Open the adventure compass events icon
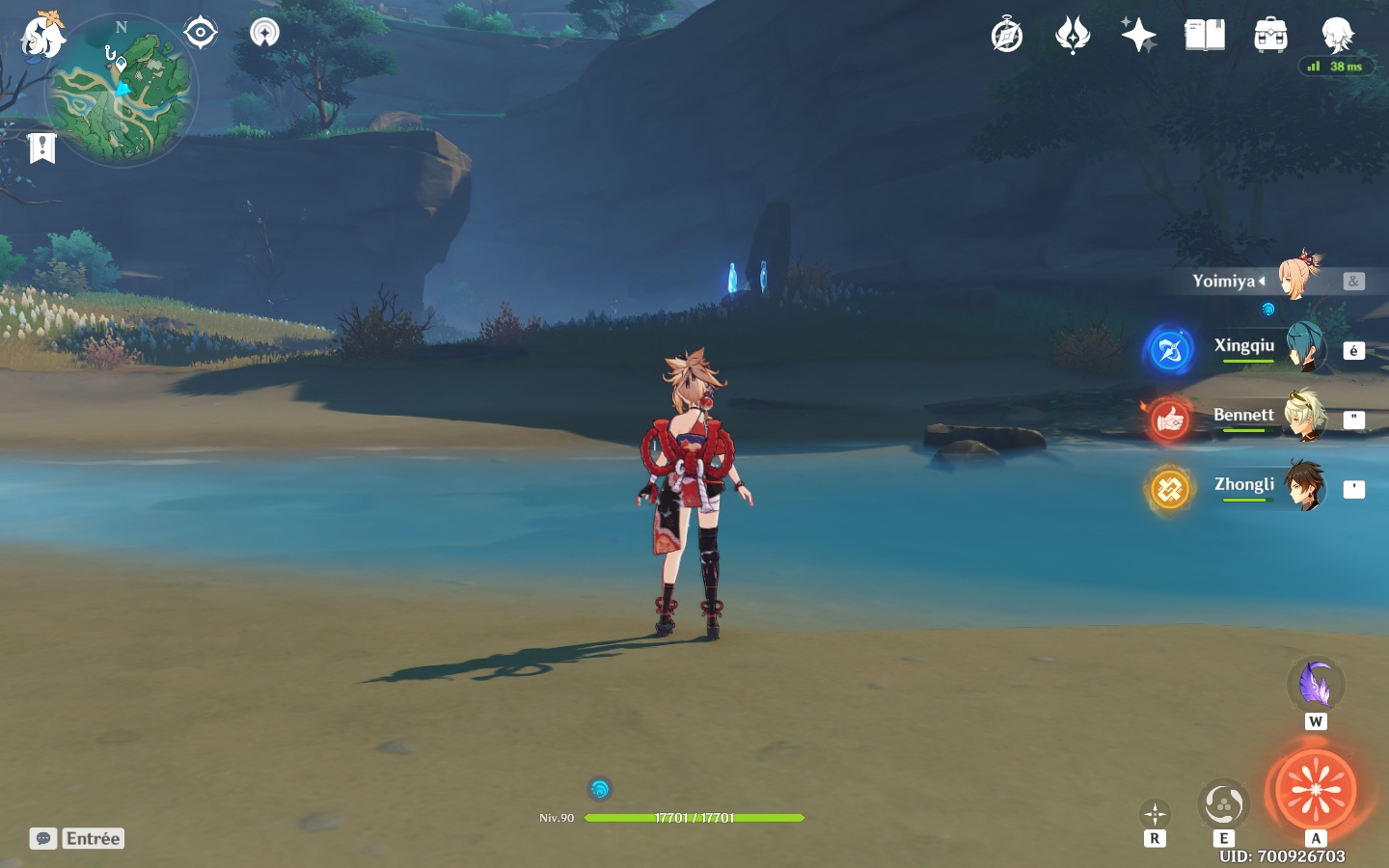1389x868 pixels. 1007,36
